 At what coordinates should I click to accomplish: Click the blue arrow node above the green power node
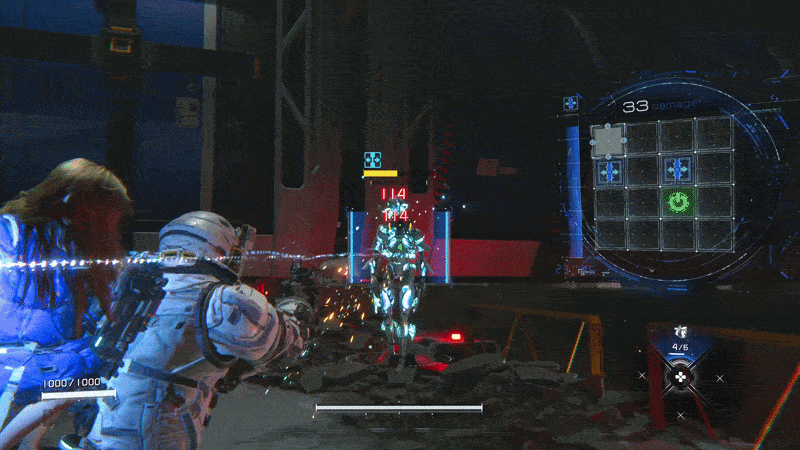pyautogui.click(x=677, y=169)
